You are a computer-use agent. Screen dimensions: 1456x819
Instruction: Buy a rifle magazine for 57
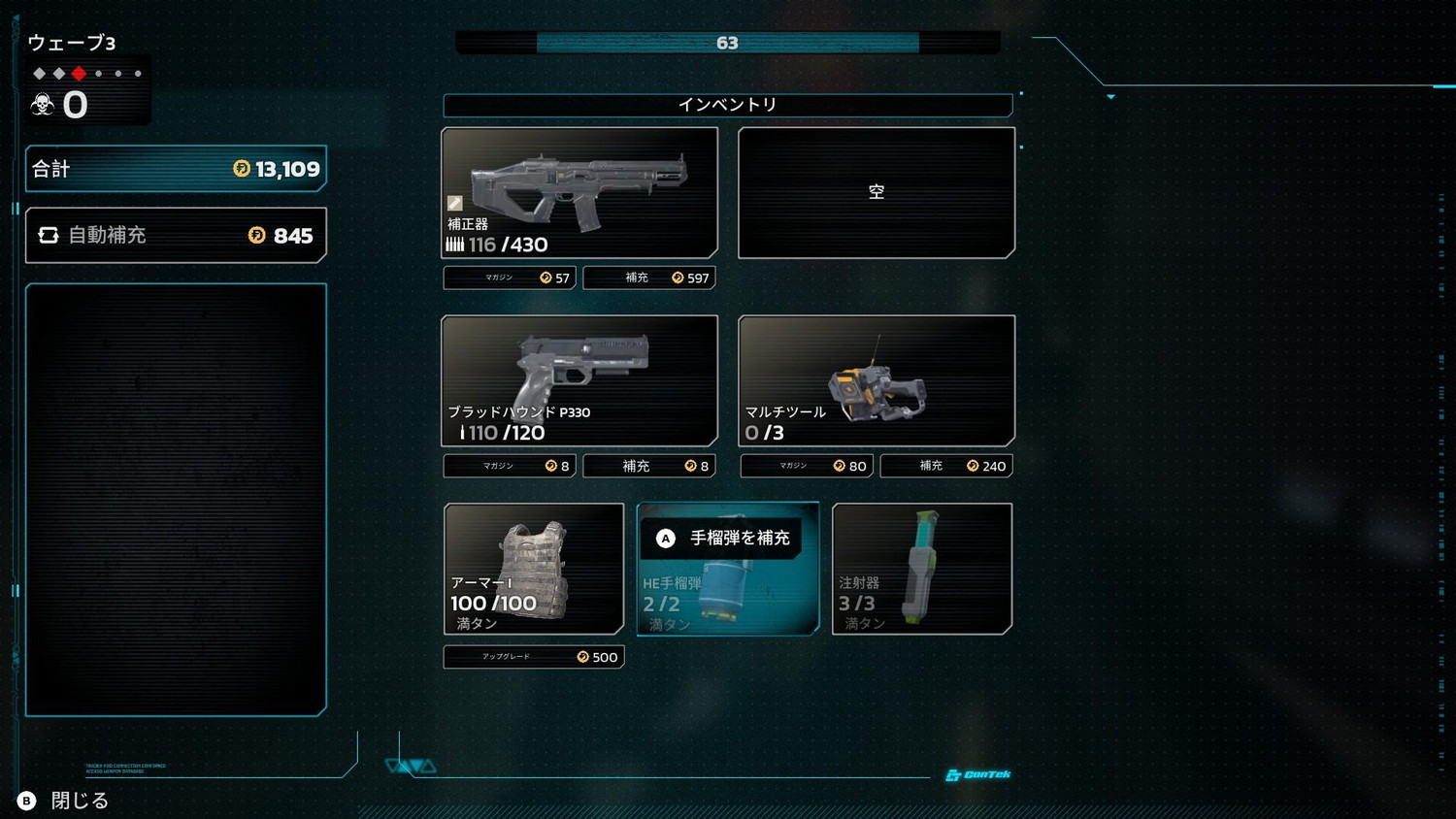(x=510, y=278)
